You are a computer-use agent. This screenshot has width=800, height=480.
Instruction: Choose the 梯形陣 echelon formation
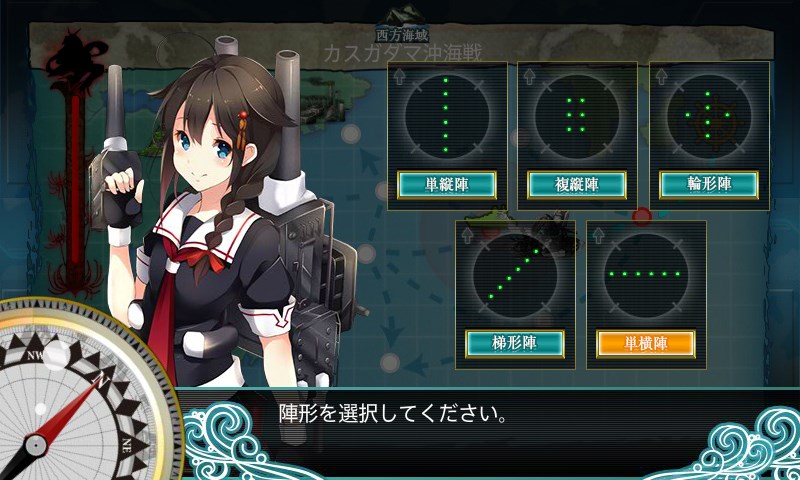515,343
